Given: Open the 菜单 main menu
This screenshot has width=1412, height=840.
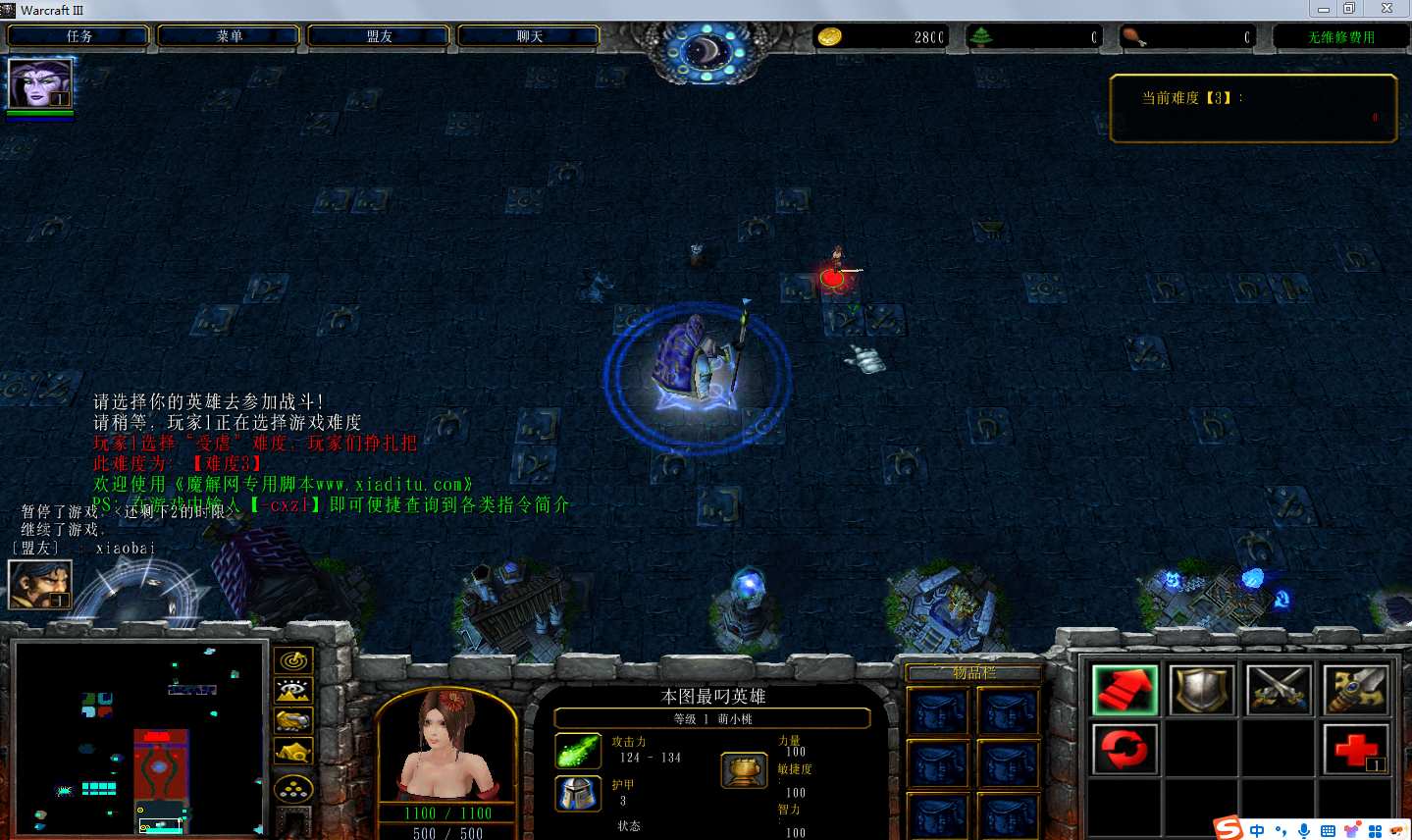Looking at the screenshot, I should pyautogui.click(x=229, y=36).
